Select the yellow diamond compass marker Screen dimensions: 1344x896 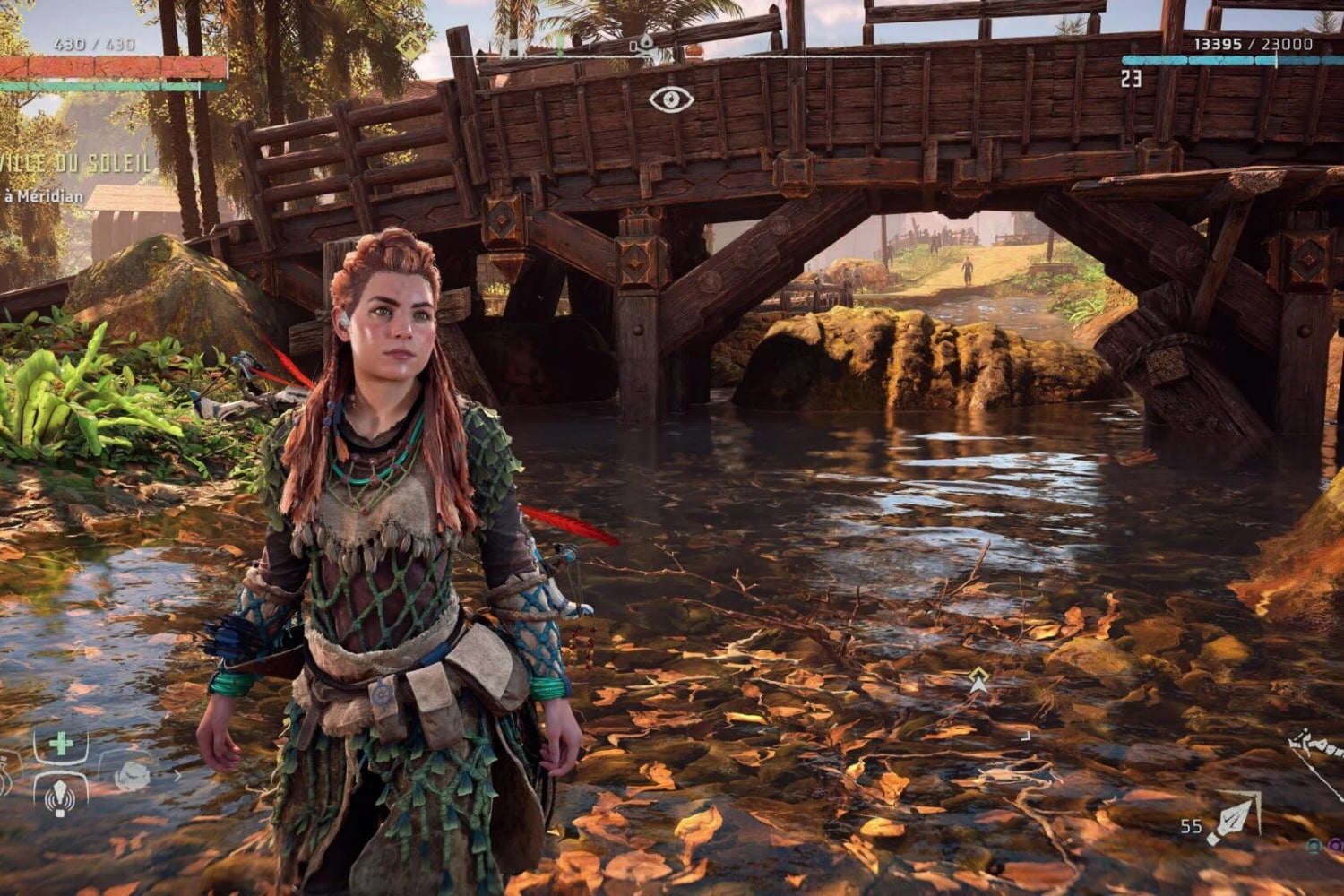point(411,47)
